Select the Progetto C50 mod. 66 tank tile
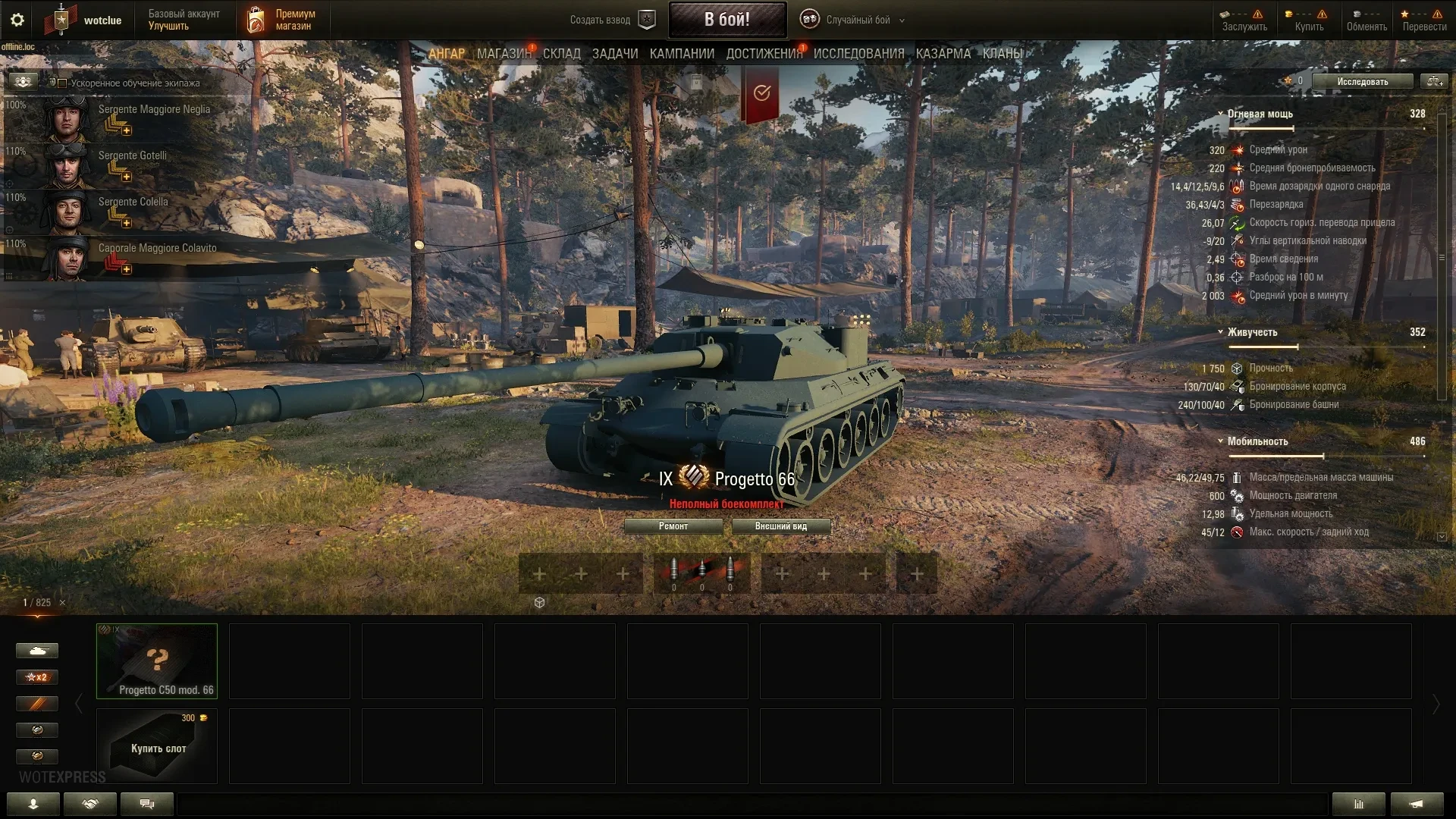 (x=157, y=661)
